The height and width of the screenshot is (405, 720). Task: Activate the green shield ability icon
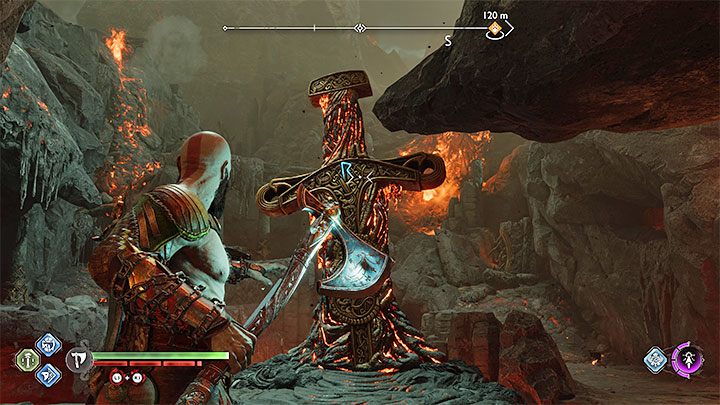(x=24, y=360)
